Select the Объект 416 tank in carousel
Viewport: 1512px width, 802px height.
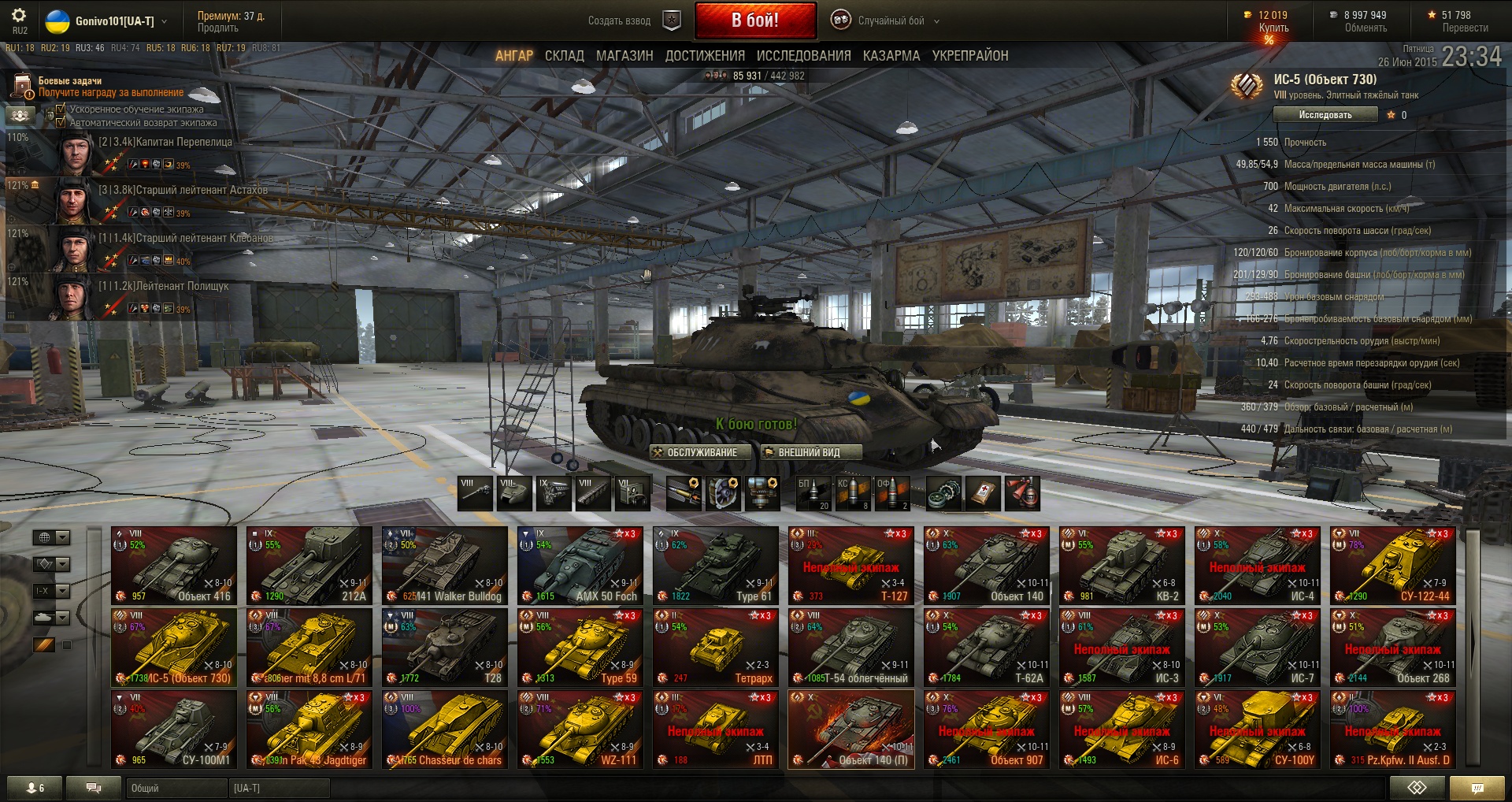tap(174, 566)
